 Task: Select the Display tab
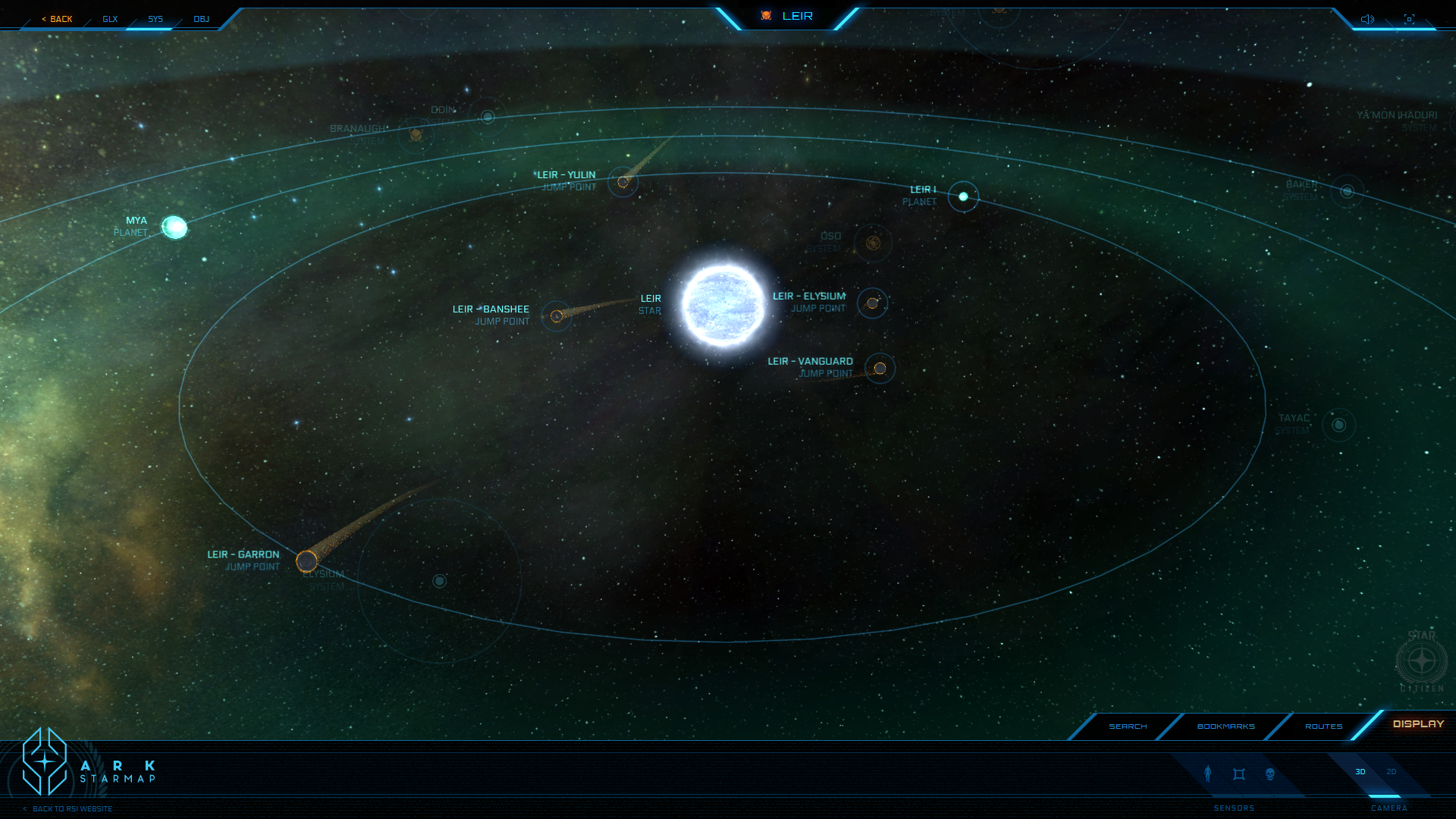click(x=1418, y=724)
